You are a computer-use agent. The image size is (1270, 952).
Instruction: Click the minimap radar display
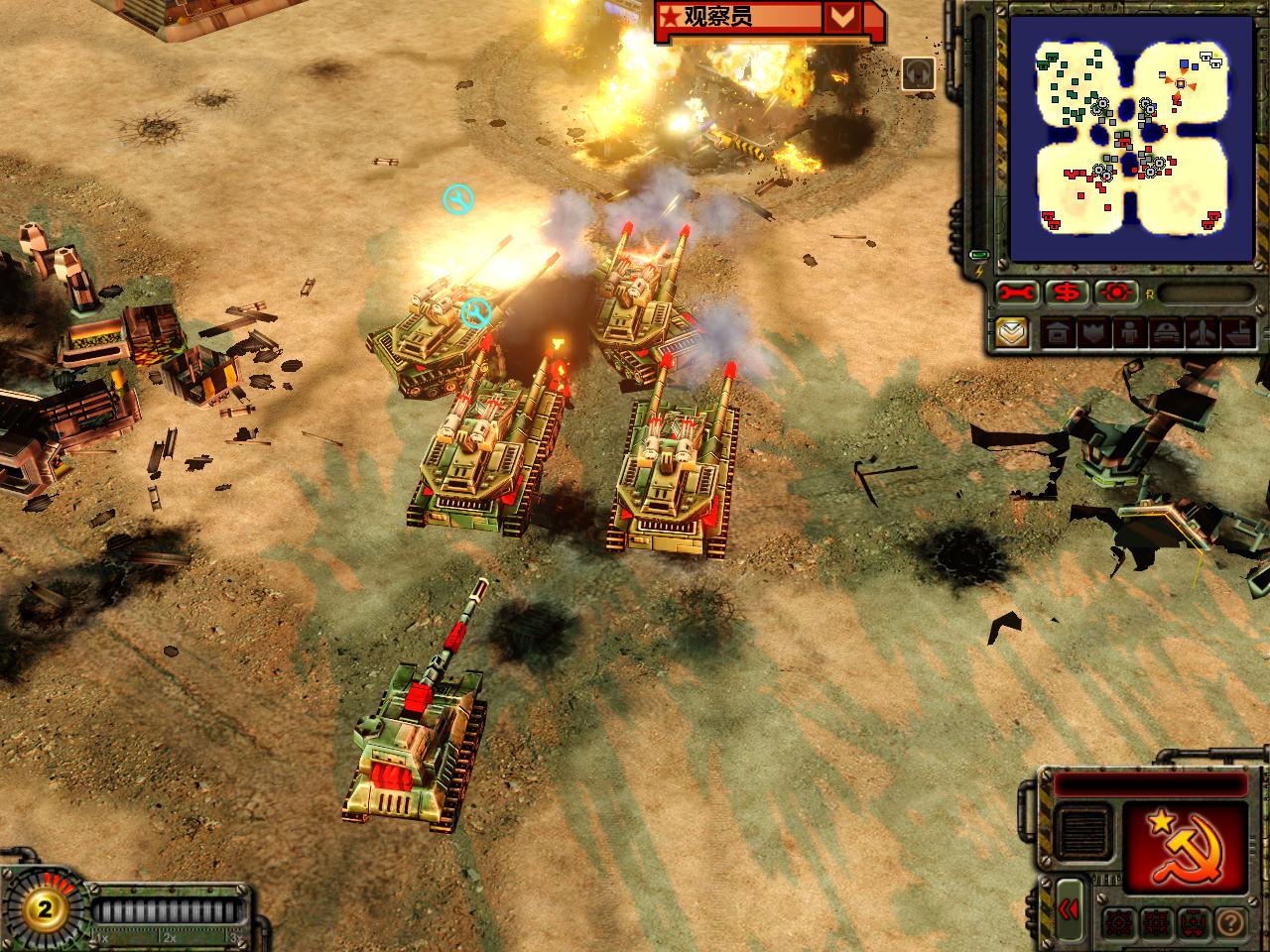pyautogui.click(x=1130, y=139)
